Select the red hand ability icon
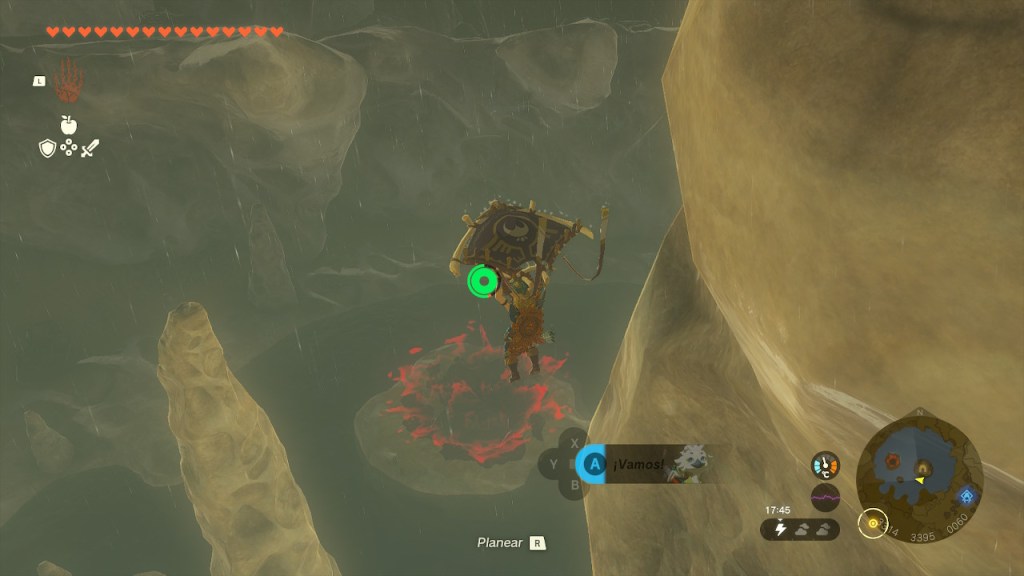Viewport: 1024px width, 576px height. point(69,81)
